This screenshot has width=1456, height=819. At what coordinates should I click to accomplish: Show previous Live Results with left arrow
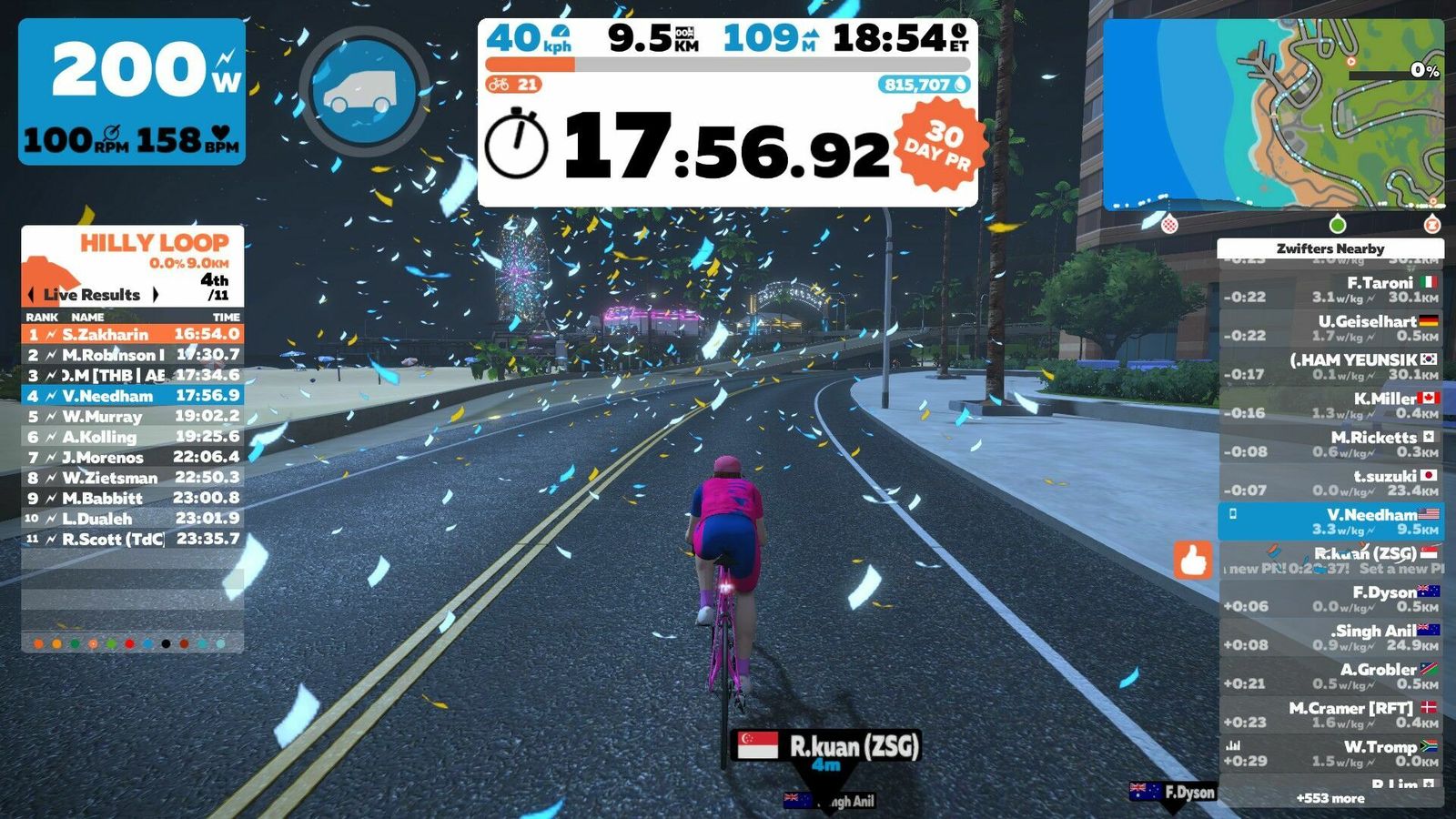[x=32, y=295]
